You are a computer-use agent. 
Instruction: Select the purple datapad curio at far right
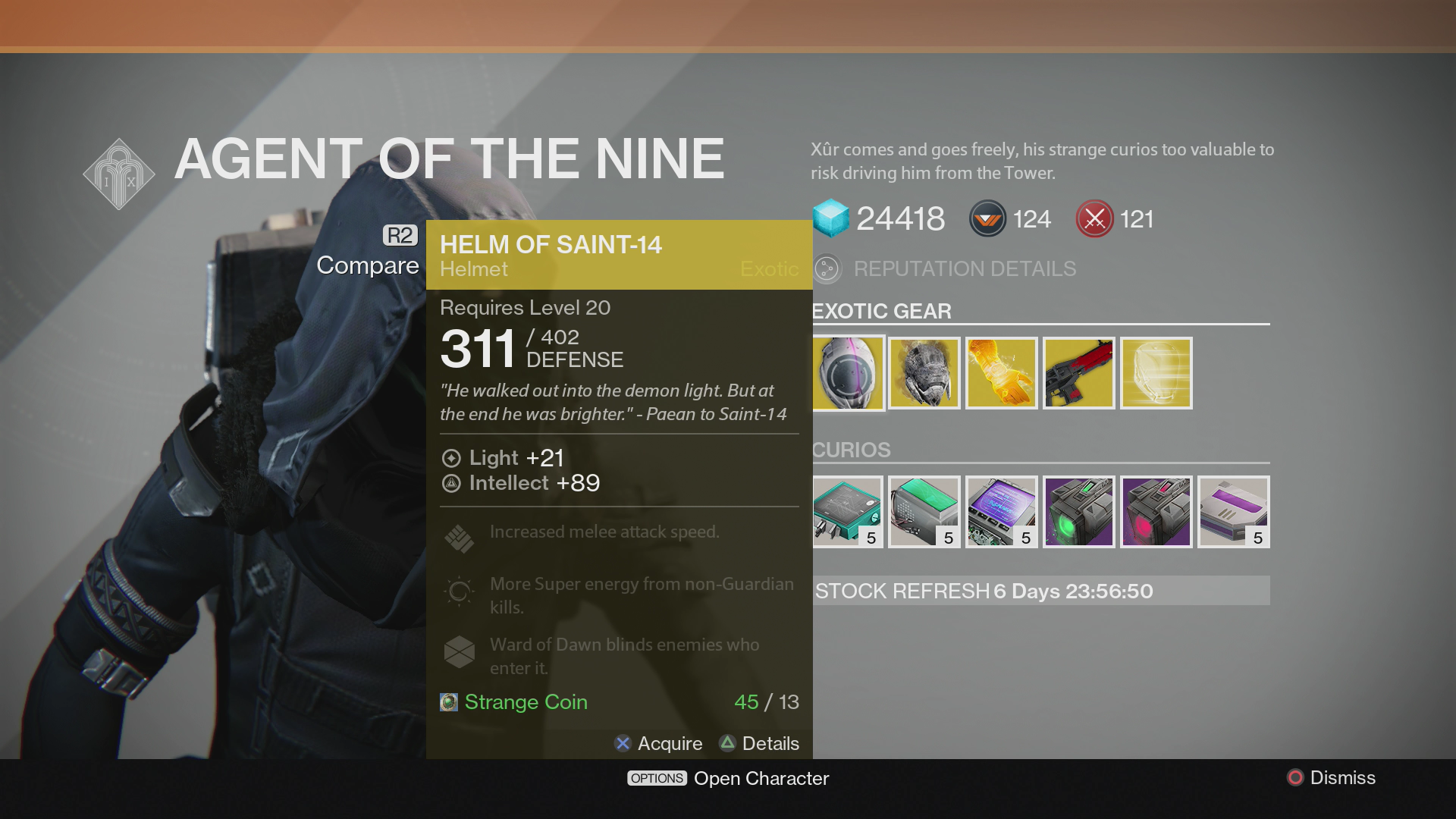(x=1233, y=512)
